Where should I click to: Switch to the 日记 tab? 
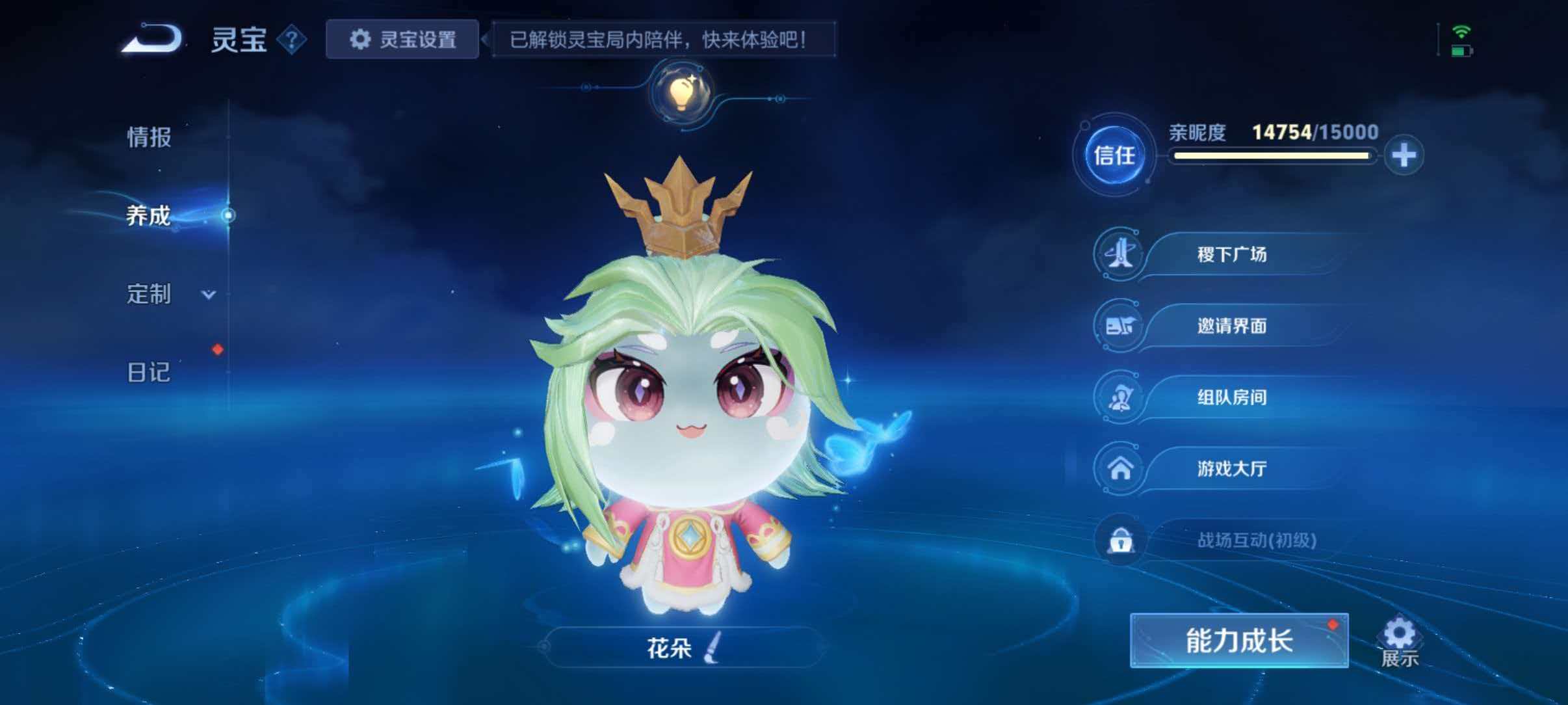[x=147, y=372]
